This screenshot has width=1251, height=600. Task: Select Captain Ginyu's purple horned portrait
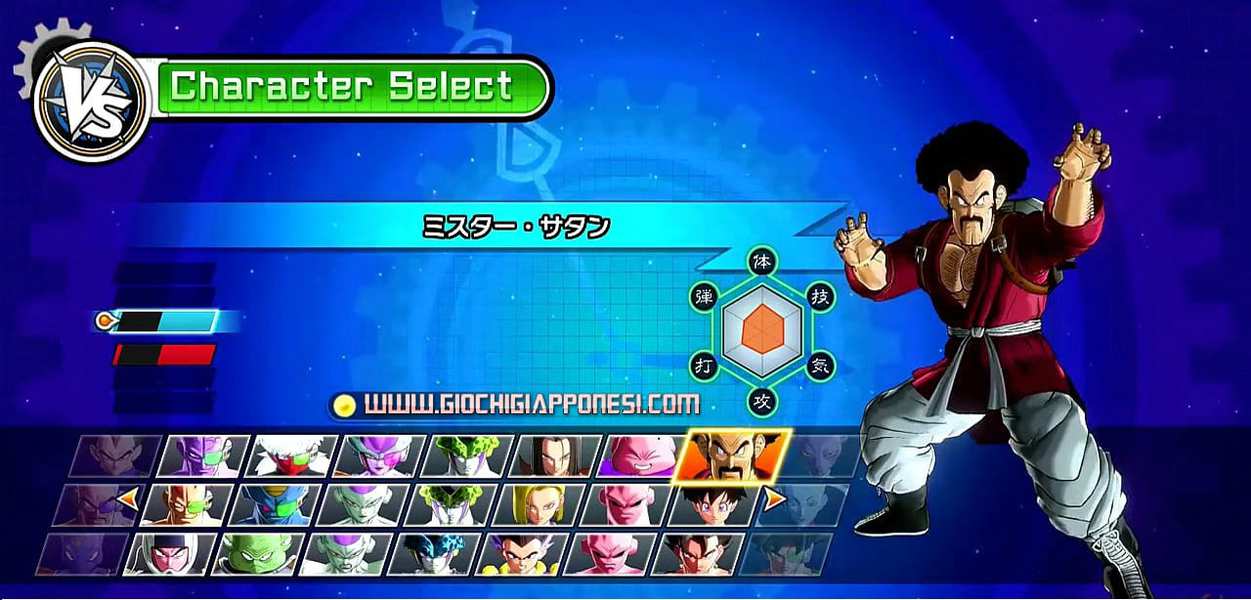204,456
